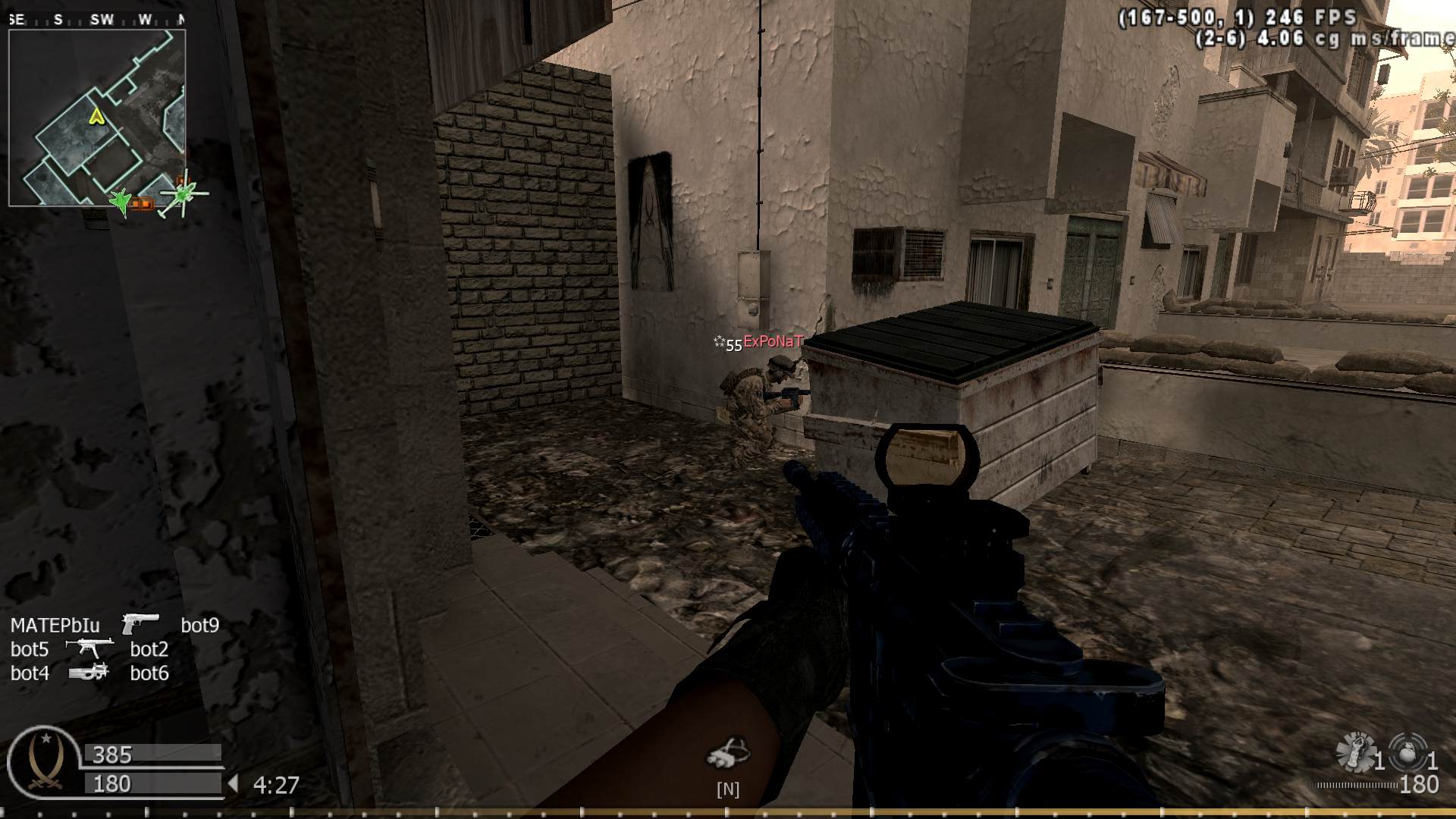Click the P90 weapon icon beside bot4
This screenshot has width=1456, height=819.
pos(89,672)
